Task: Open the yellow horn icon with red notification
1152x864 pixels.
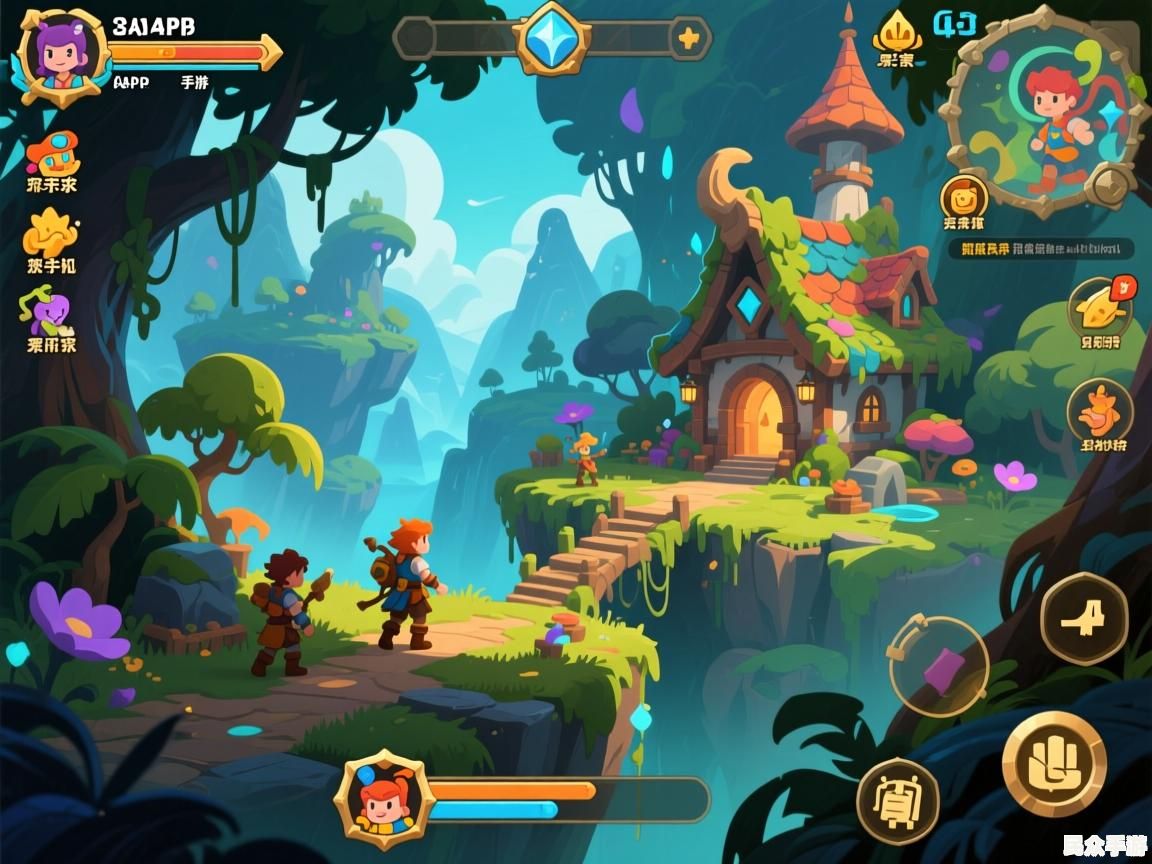Action: pos(1100,306)
